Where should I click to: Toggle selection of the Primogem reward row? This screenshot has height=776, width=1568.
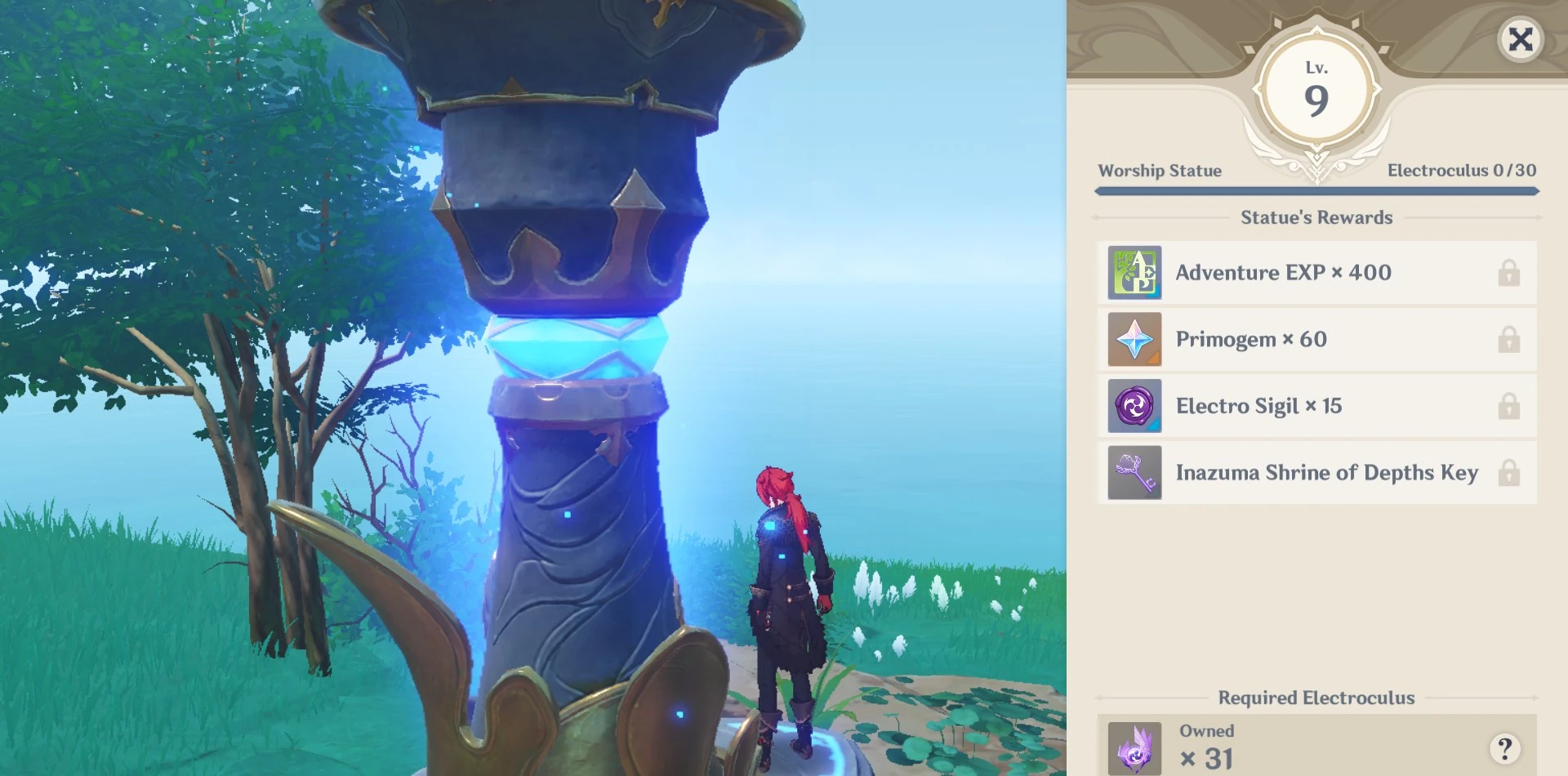[1316, 339]
